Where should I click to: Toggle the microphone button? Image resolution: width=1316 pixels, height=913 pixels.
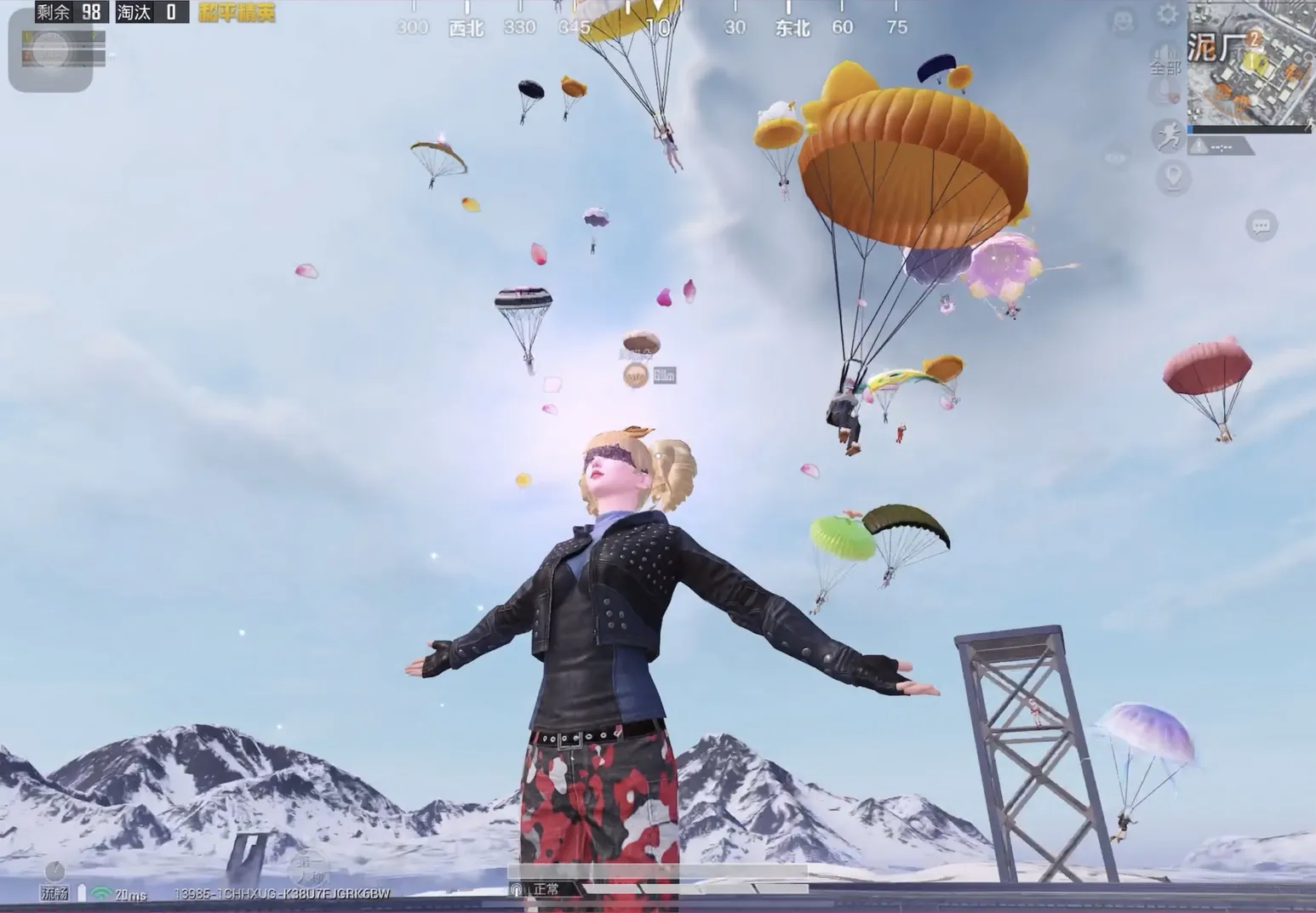coord(1163,92)
